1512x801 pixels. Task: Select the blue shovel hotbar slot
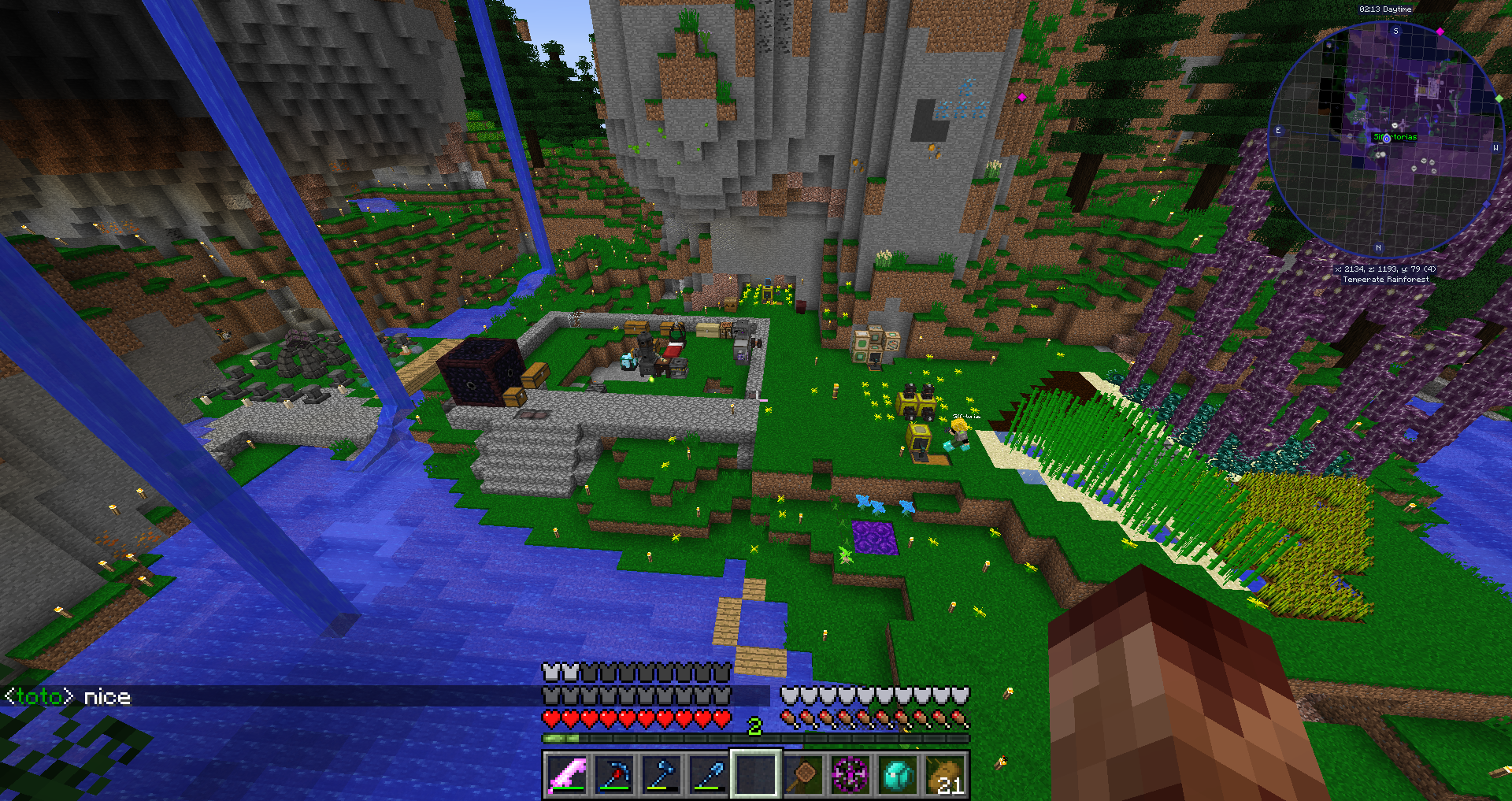click(x=709, y=775)
